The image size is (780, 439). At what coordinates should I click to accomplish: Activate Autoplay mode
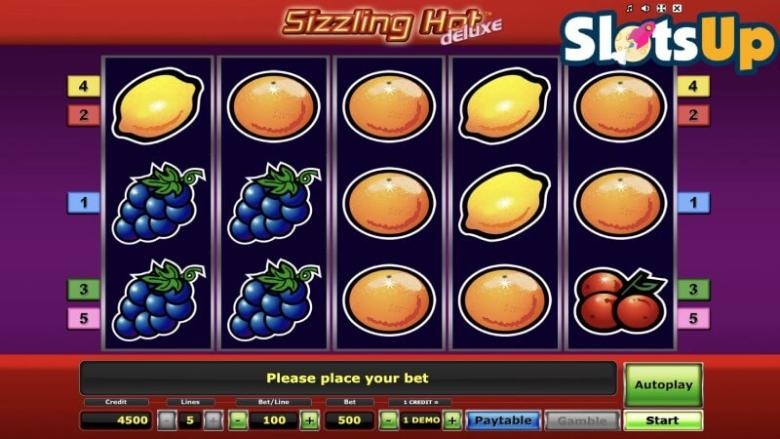point(663,384)
